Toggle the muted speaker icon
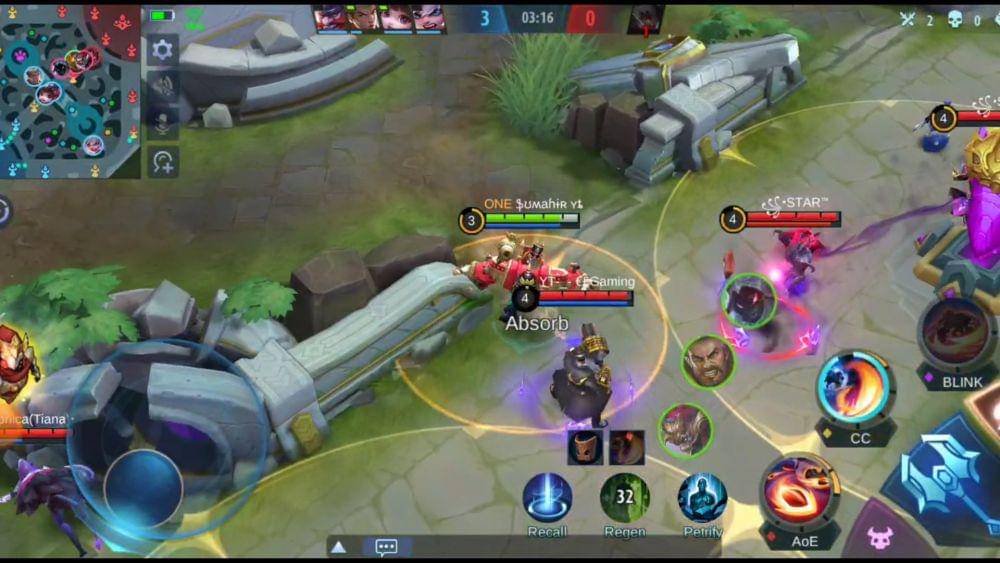Viewport: 1000px width, 563px height. tap(162, 86)
